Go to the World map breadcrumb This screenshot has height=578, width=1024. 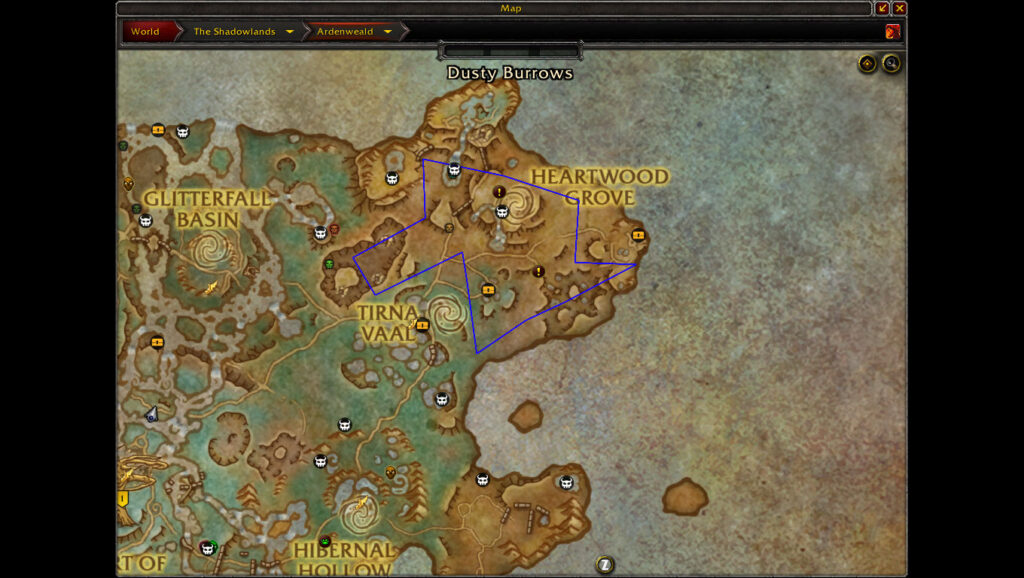(145, 31)
